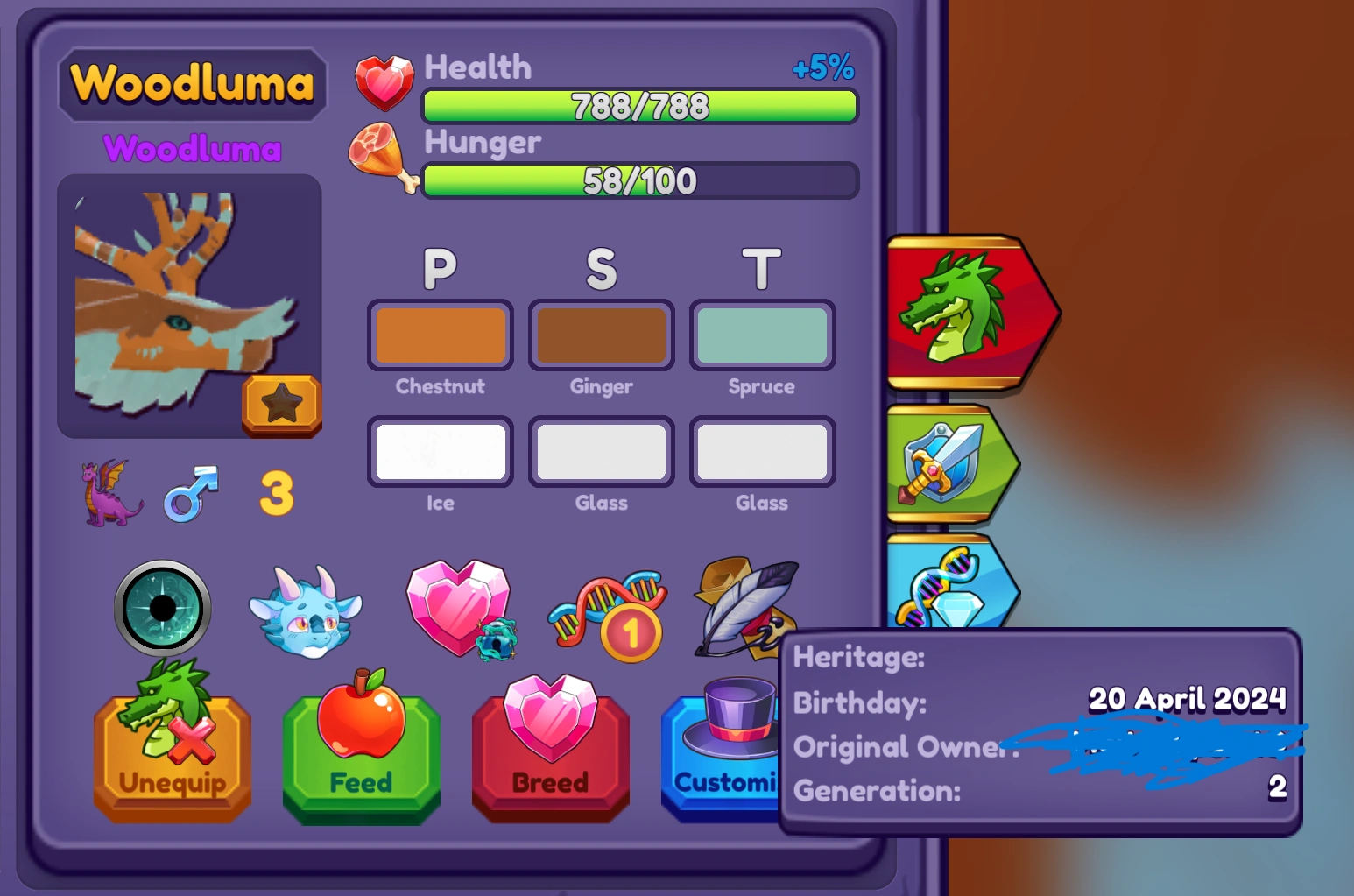Image resolution: width=1354 pixels, height=896 pixels.
Task: Click the eye trait icon
Action: click(163, 609)
